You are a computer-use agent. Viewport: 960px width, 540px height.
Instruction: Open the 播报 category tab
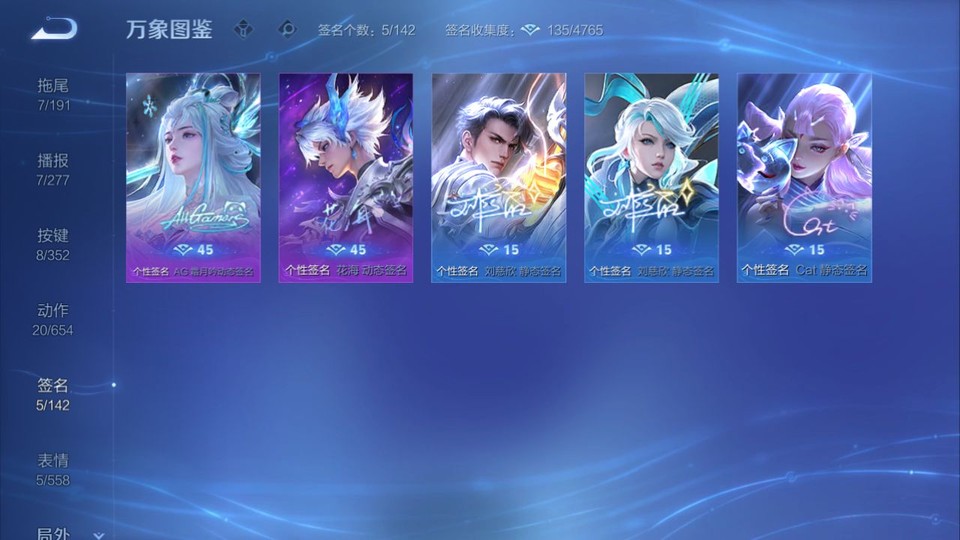tap(53, 169)
